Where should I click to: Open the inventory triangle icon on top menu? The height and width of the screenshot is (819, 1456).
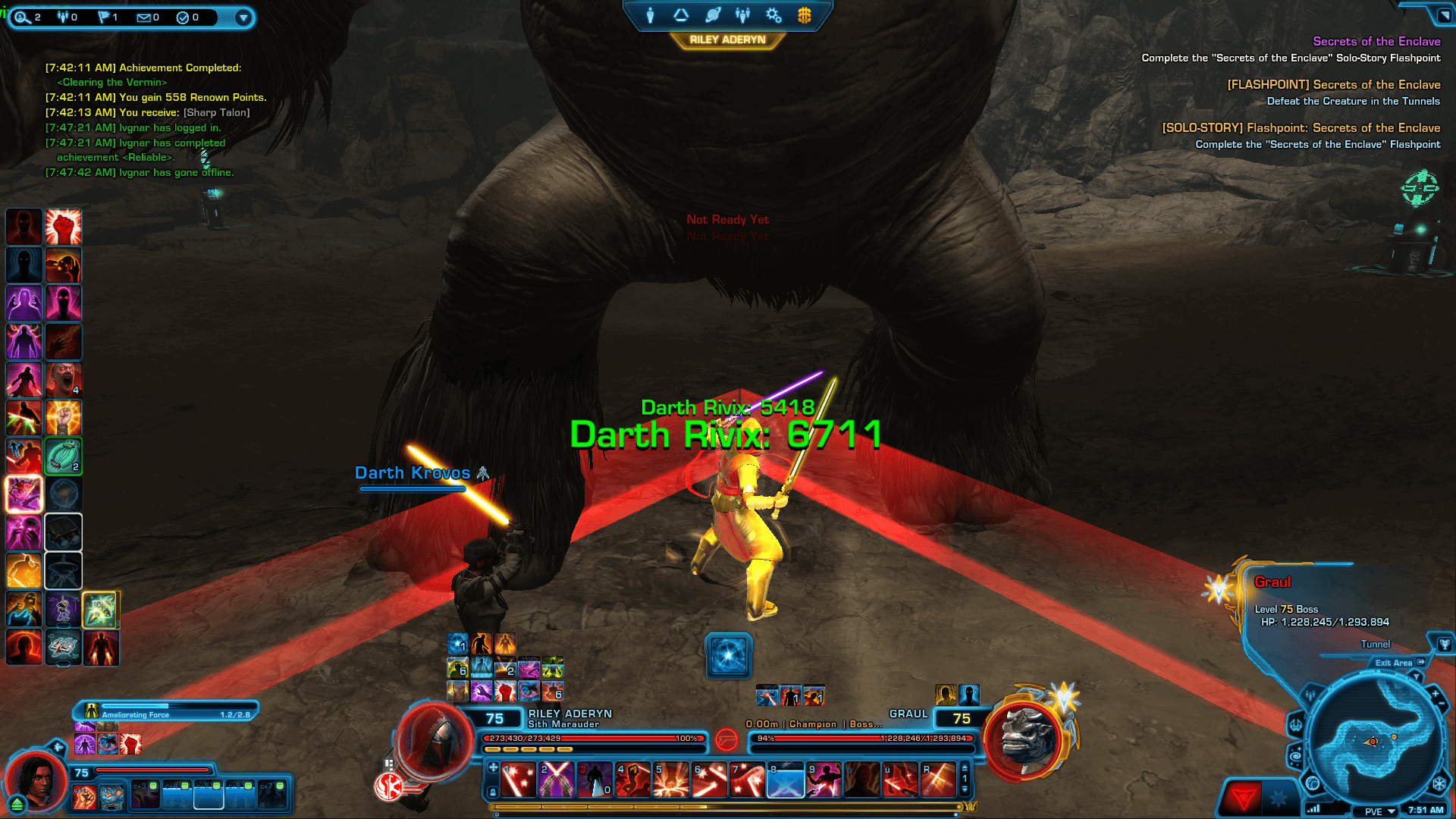(x=680, y=15)
